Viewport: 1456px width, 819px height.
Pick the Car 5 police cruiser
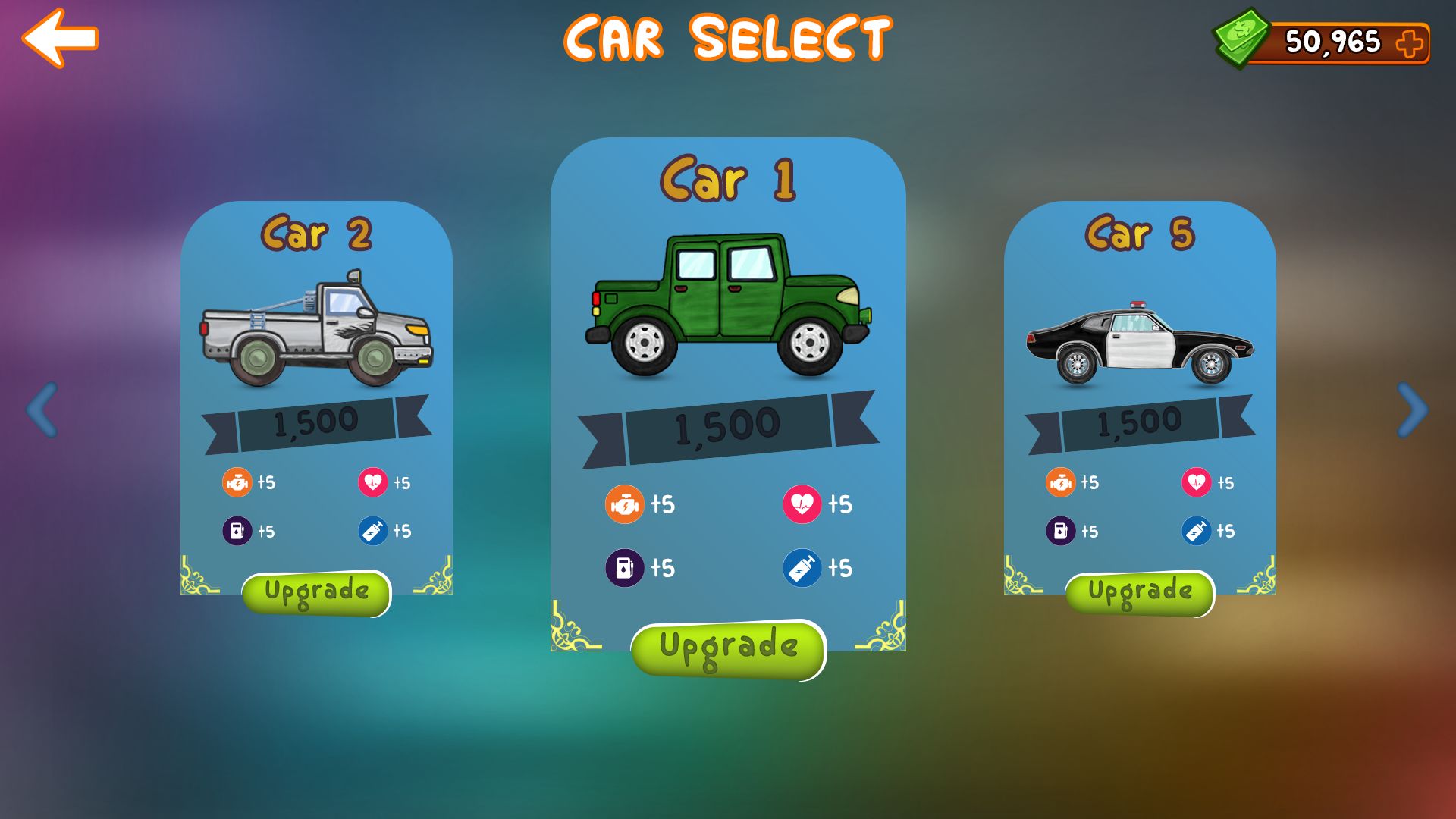click(x=1140, y=345)
